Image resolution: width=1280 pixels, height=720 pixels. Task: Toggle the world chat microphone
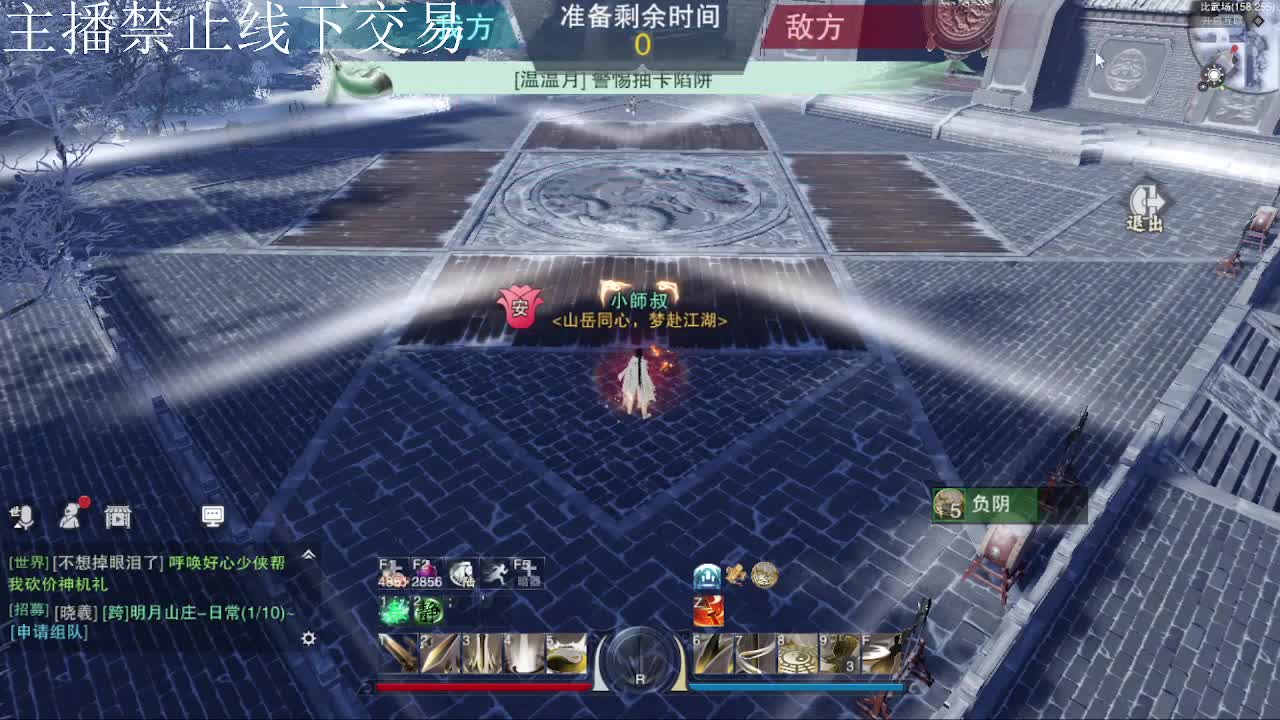[x=25, y=516]
